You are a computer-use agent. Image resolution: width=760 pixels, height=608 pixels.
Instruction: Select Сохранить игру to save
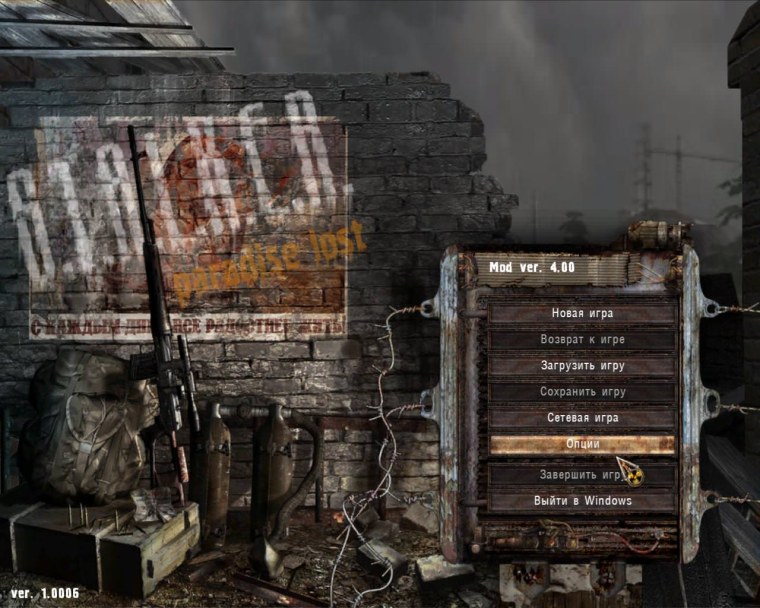point(582,392)
